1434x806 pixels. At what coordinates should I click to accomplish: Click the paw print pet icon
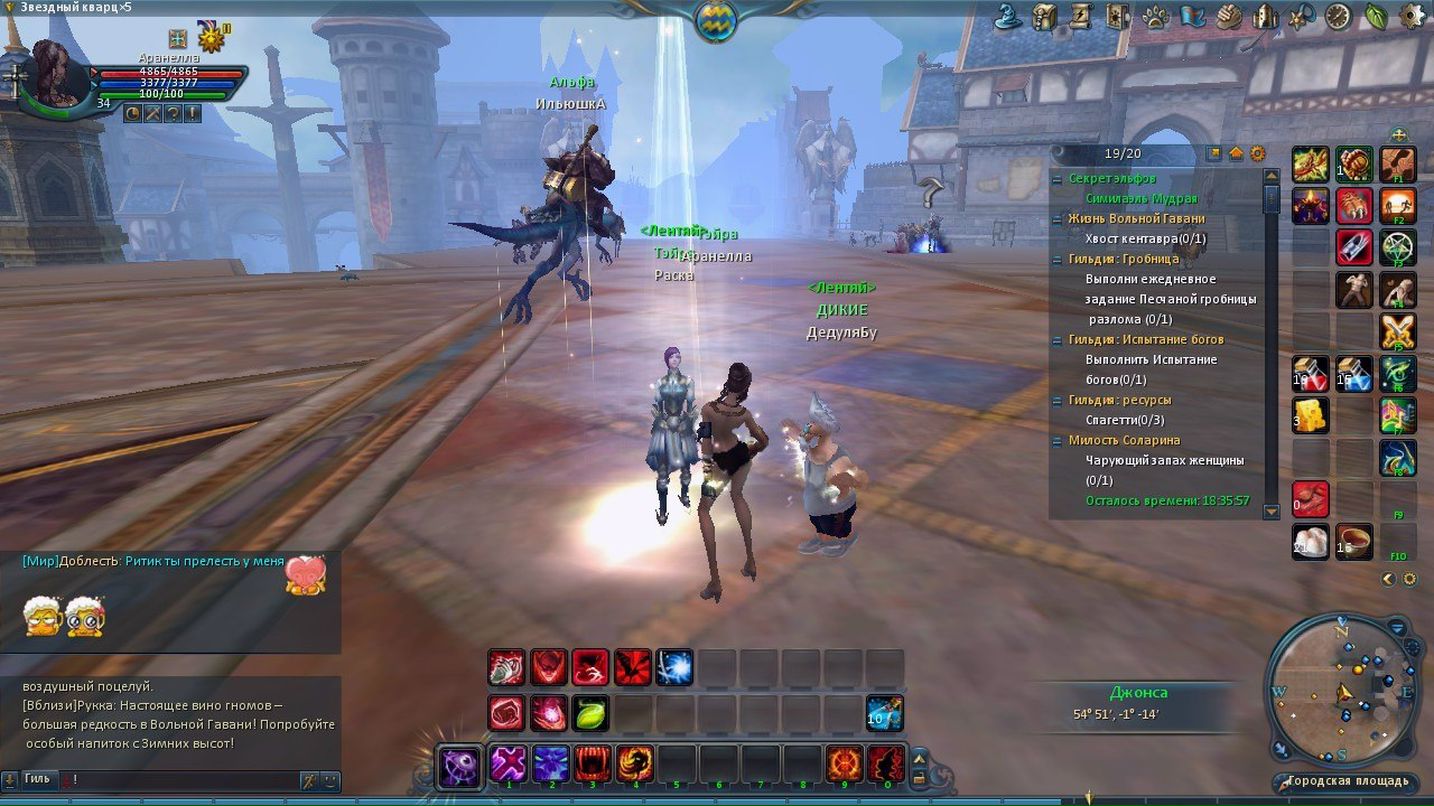pyautogui.click(x=1155, y=17)
